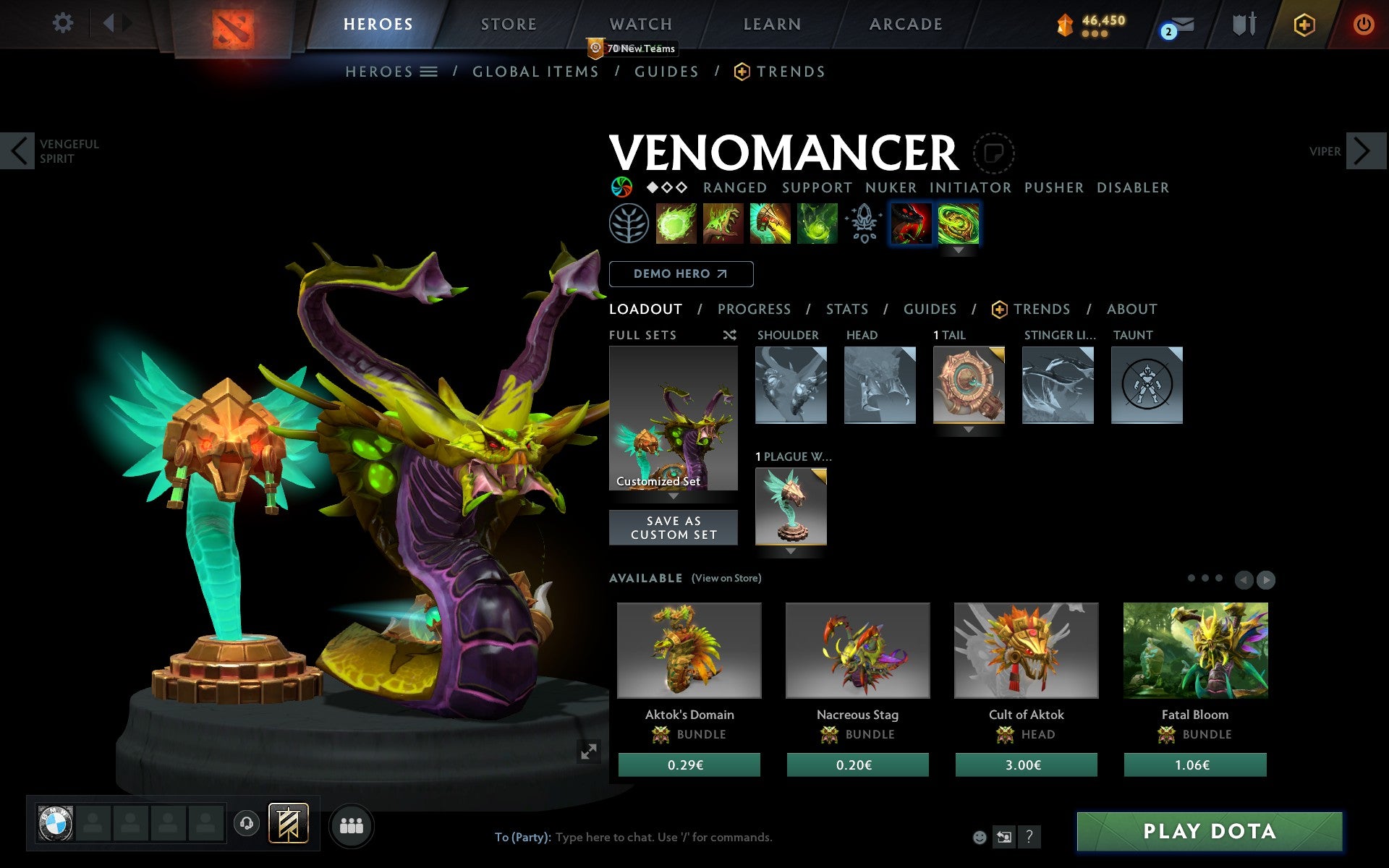Screen dimensions: 1389x868
Task: Open the settings gear
Action: tap(63, 24)
